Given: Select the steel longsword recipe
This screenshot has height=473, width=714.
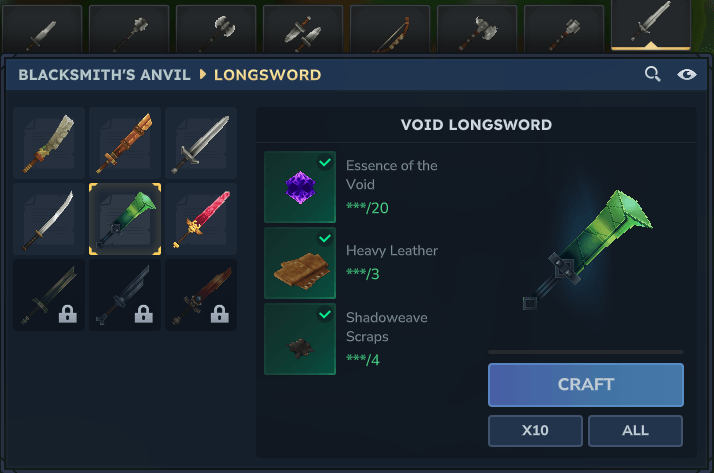Looking at the screenshot, I should (201, 143).
